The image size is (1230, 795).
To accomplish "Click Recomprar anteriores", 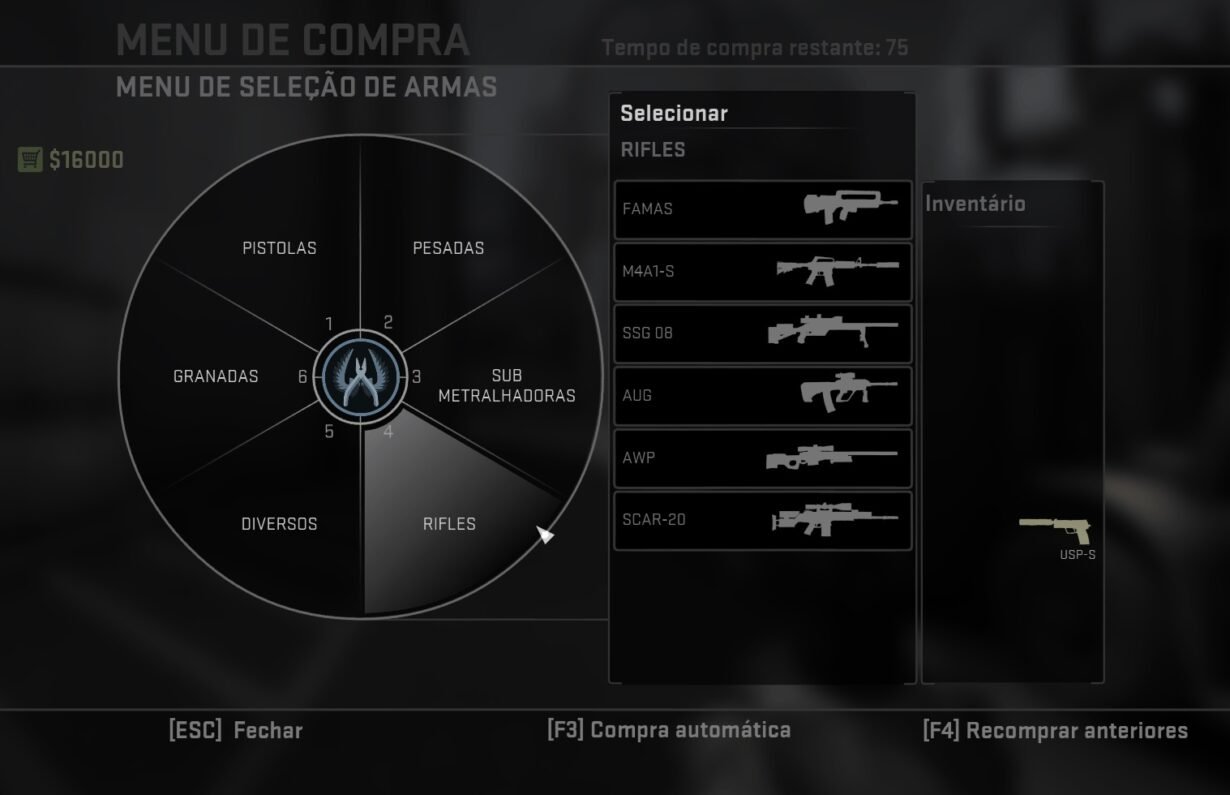I will (x=1055, y=731).
